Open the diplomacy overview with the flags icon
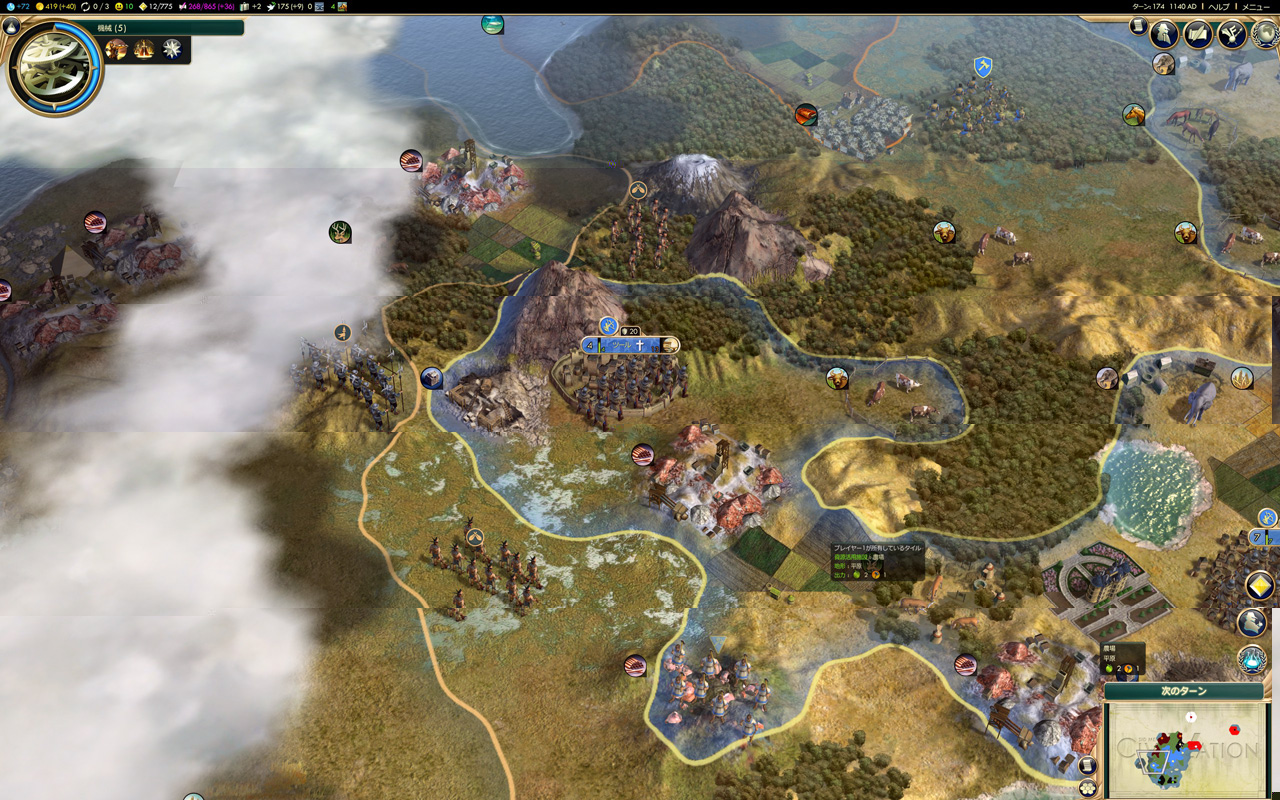Screen dimensions: 1280x800 click(x=1231, y=34)
